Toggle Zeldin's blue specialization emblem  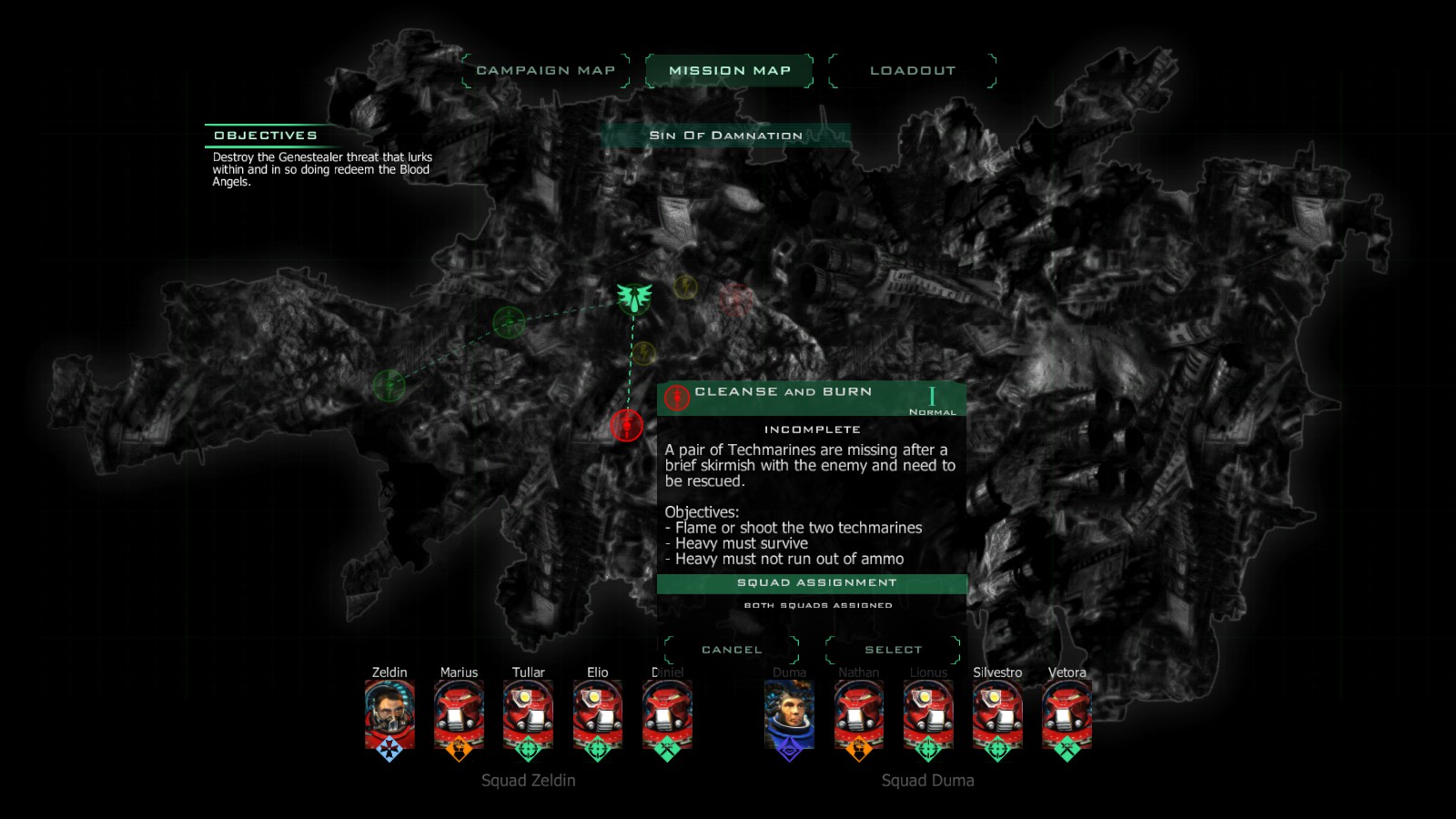click(x=388, y=750)
